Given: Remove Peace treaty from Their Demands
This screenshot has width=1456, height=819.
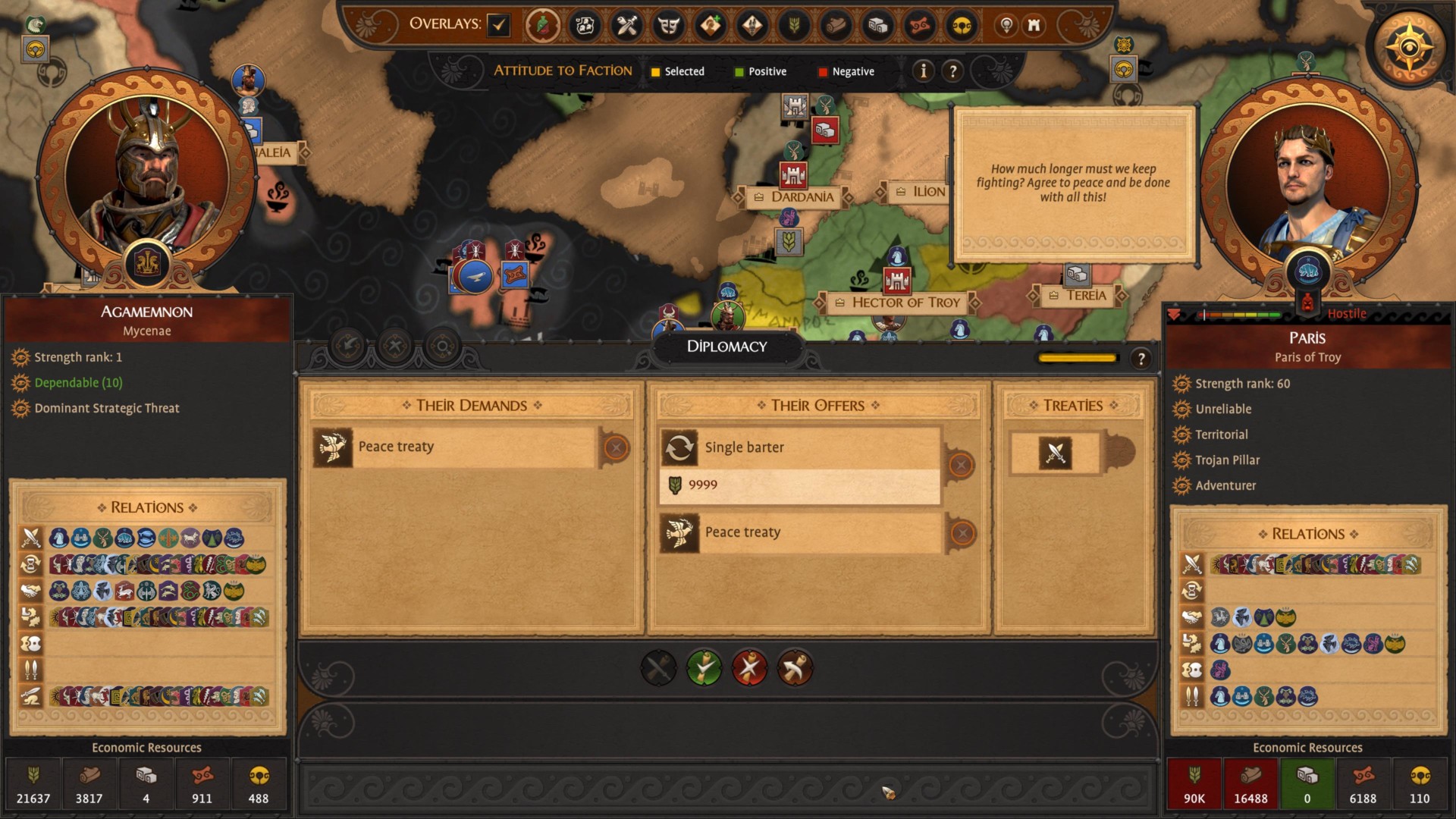Looking at the screenshot, I should coord(616,448).
